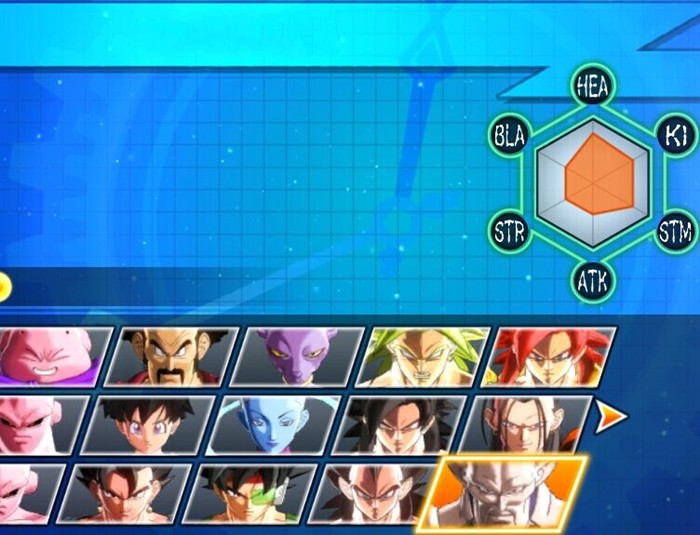This screenshot has height=535, width=700.
Task: Pick Bardock with the green scouter
Action: (x=245, y=493)
